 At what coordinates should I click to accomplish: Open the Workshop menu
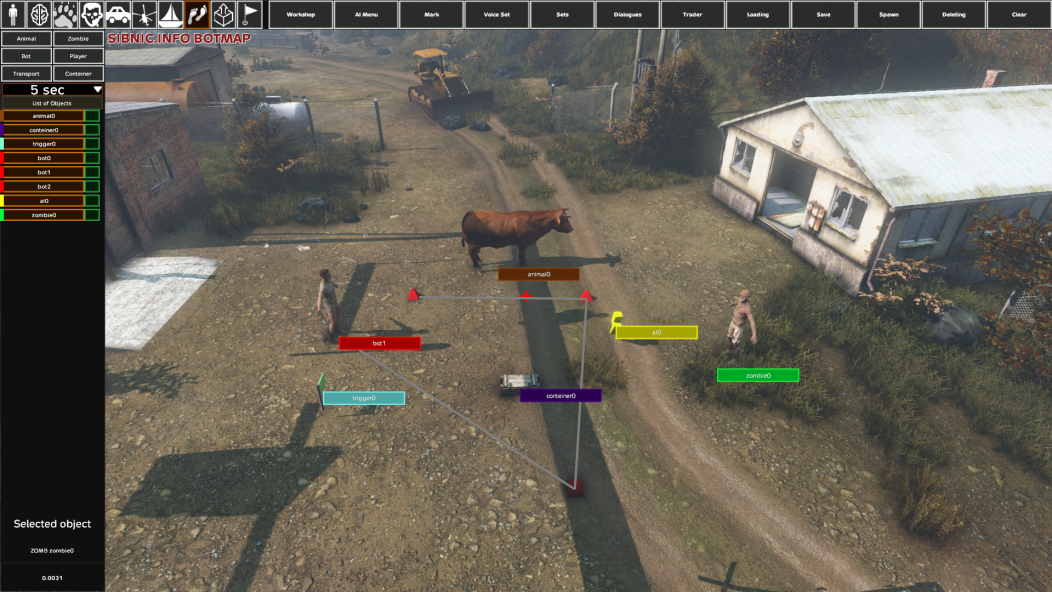301,15
